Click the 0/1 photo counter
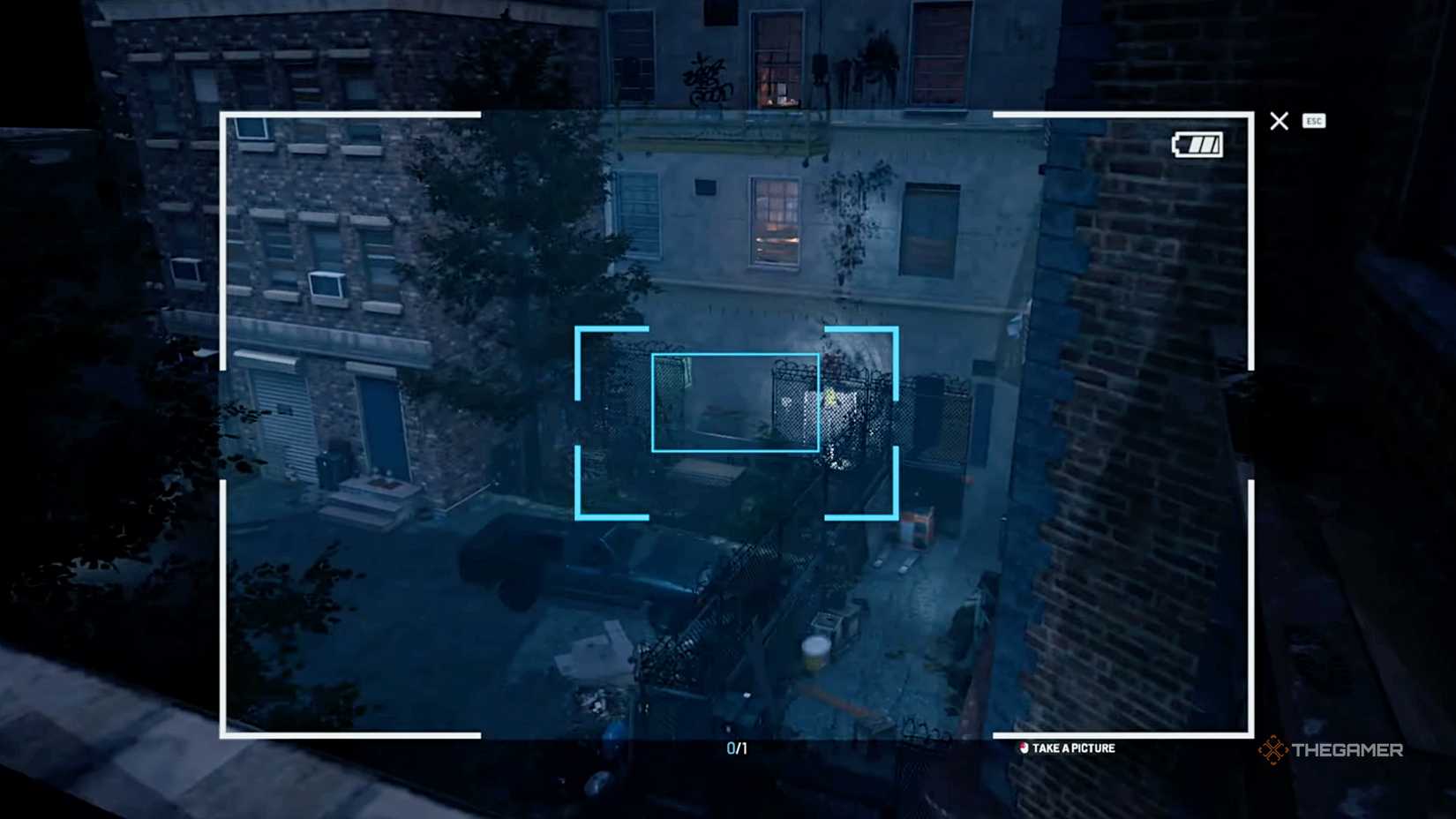The image size is (1456, 819). coord(736,748)
